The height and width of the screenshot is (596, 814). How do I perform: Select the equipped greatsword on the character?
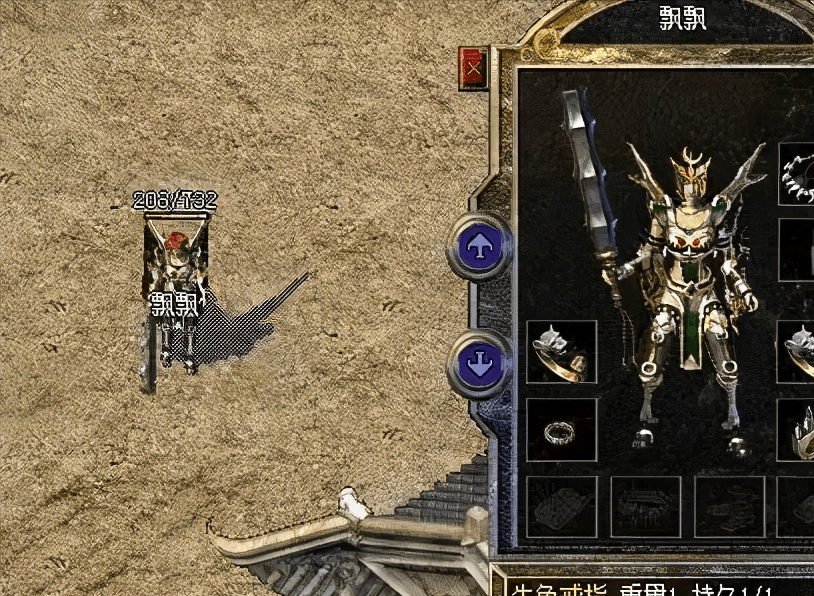point(591,180)
